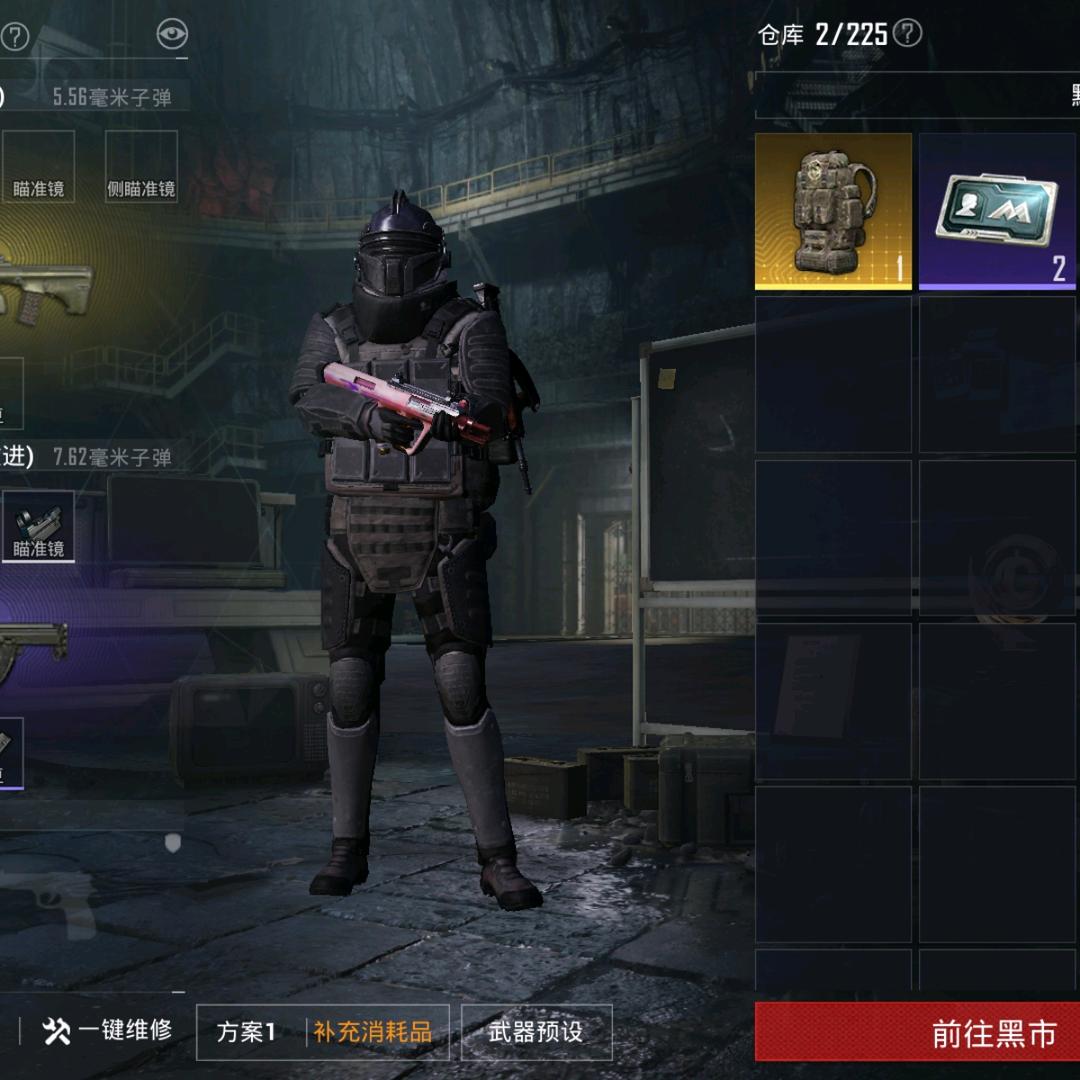Toggle the eye visibility icon

172,35
